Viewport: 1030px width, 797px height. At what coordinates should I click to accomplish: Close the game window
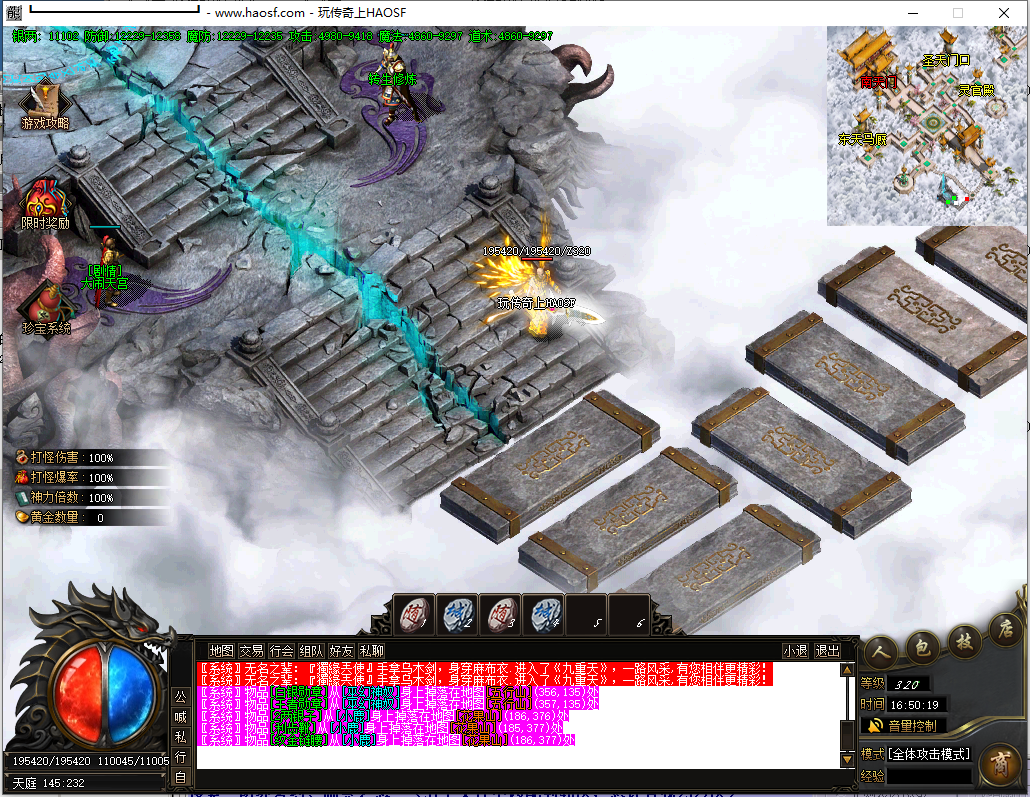click(x=1003, y=13)
